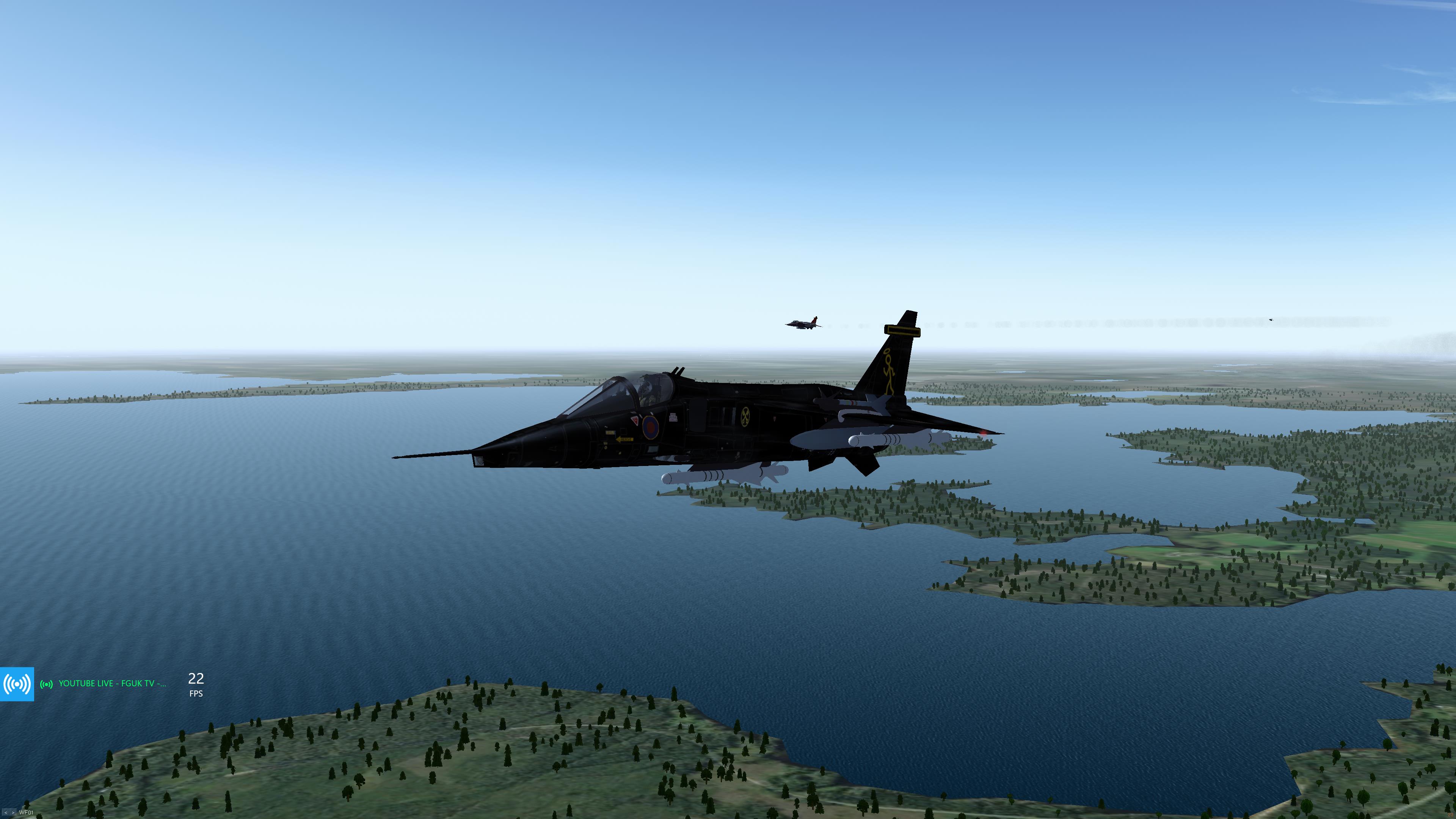Open the blue broadcast overlay icon
The image size is (1456, 819).
click(17, 684)
